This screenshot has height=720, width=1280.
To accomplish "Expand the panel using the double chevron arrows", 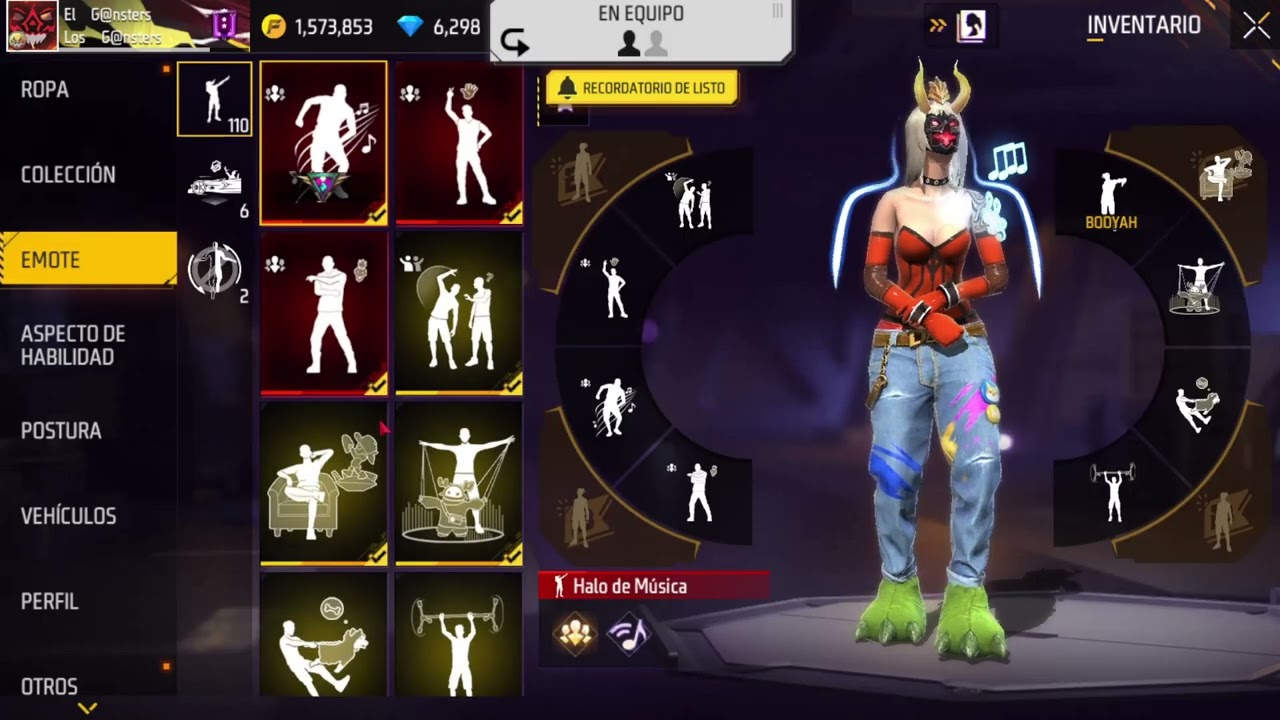I will (x=938, y=26).
